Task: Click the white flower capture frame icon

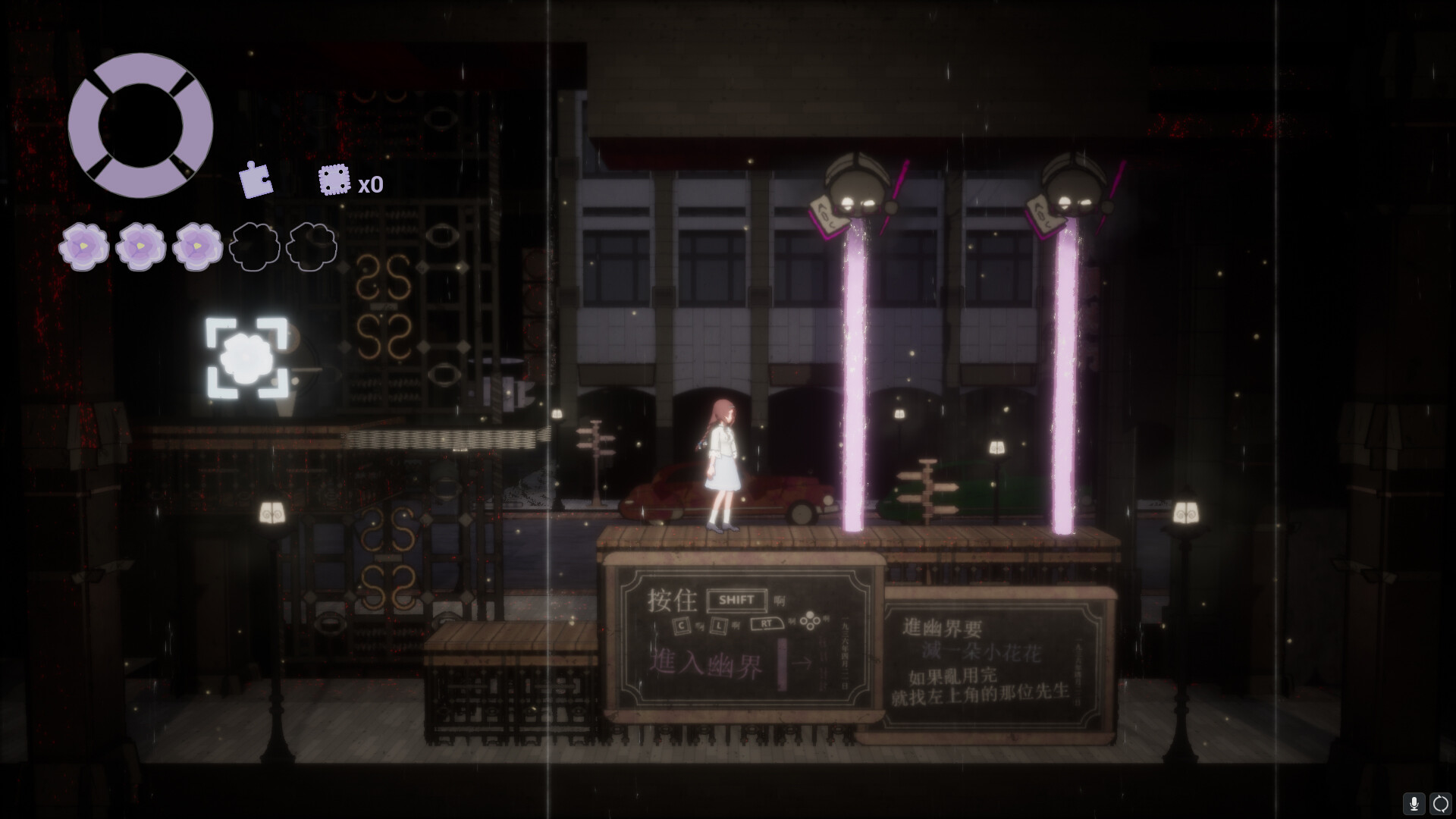Action: [246, 358]
